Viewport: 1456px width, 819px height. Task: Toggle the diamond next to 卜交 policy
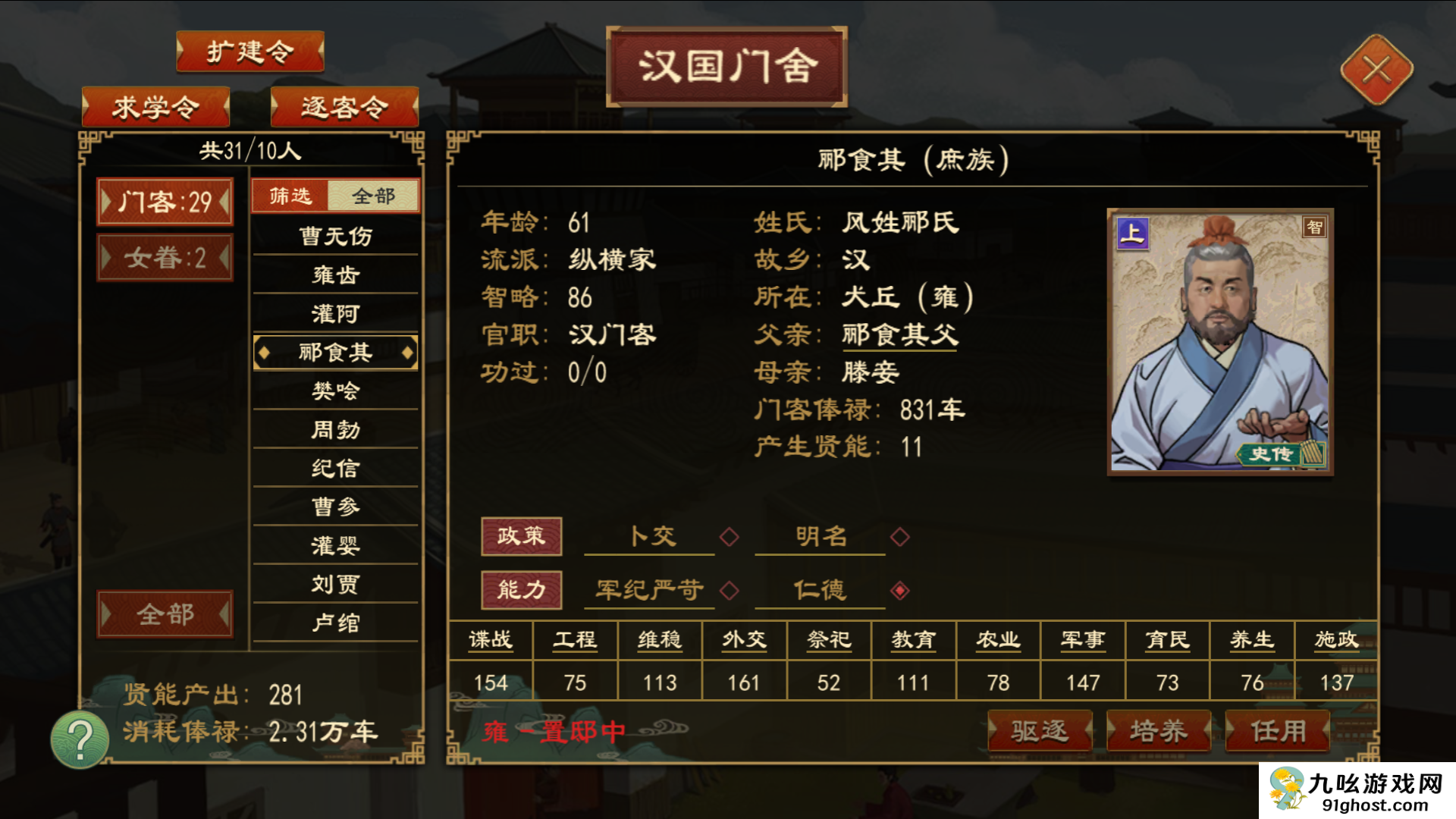point(729,536)
